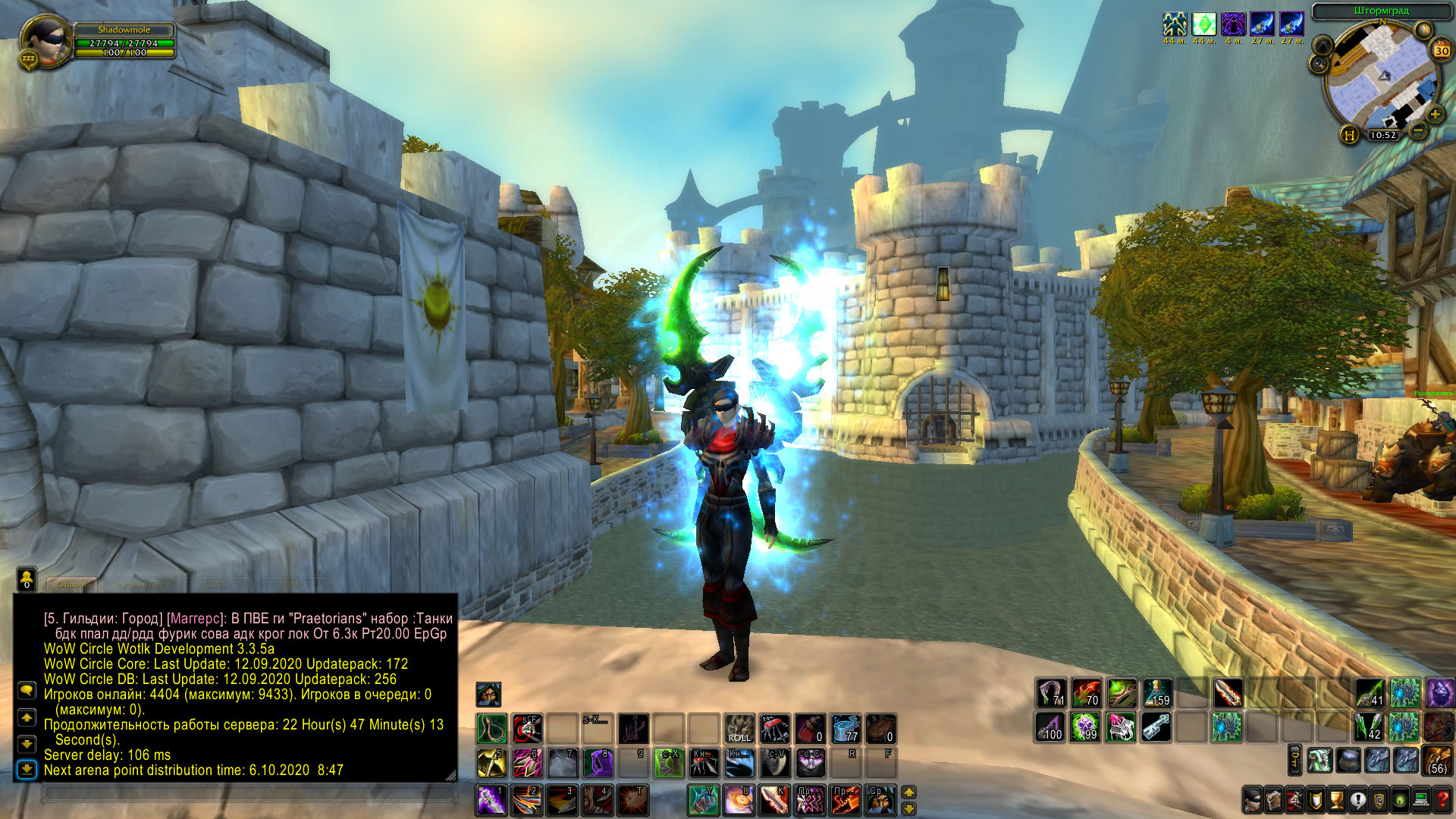This screenshot has width=1456, height=819.
Task: Page the action bar up with arrow
Action: coord(908,792)
